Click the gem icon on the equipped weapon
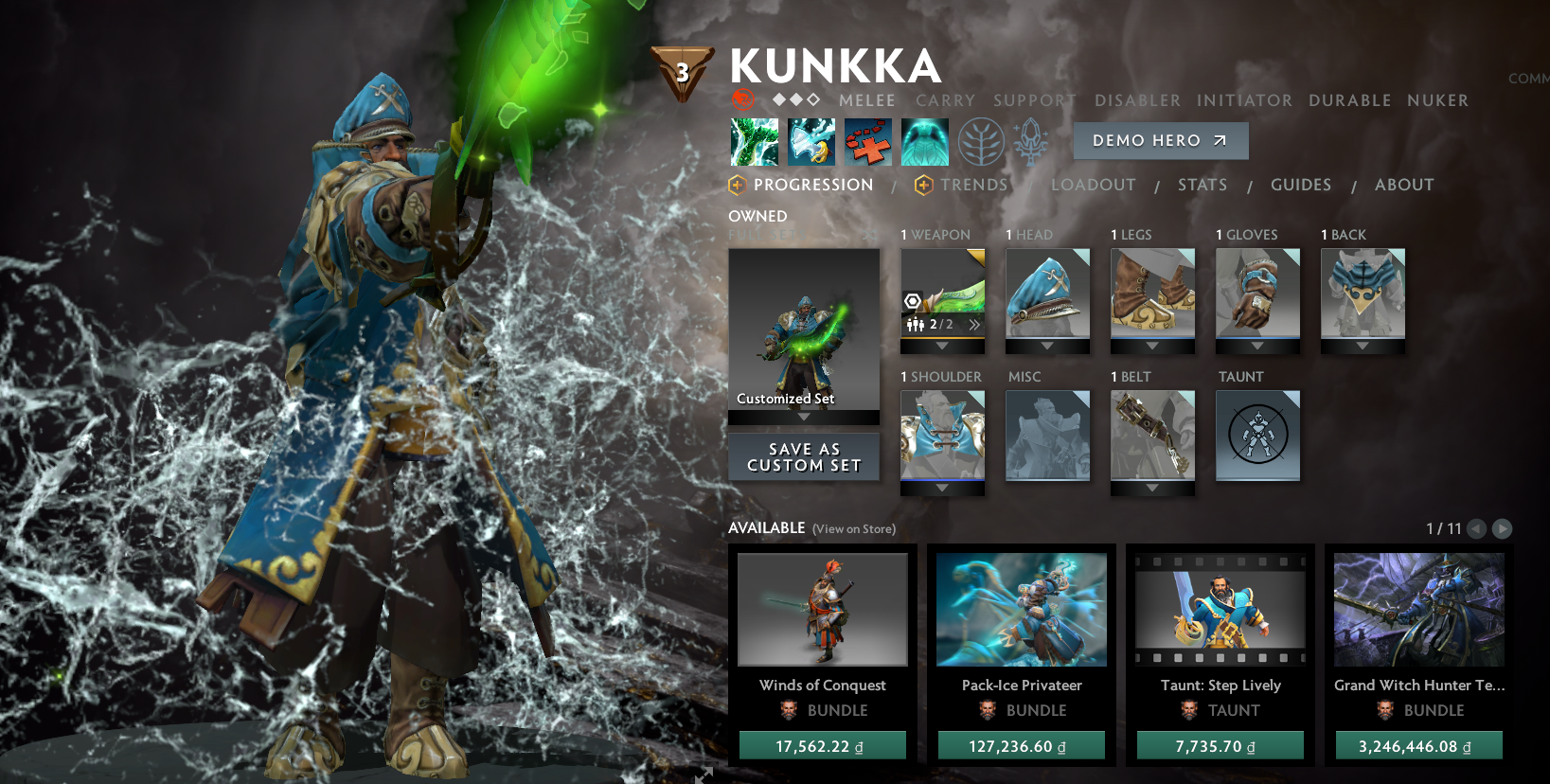 click(x=912, y=299)
